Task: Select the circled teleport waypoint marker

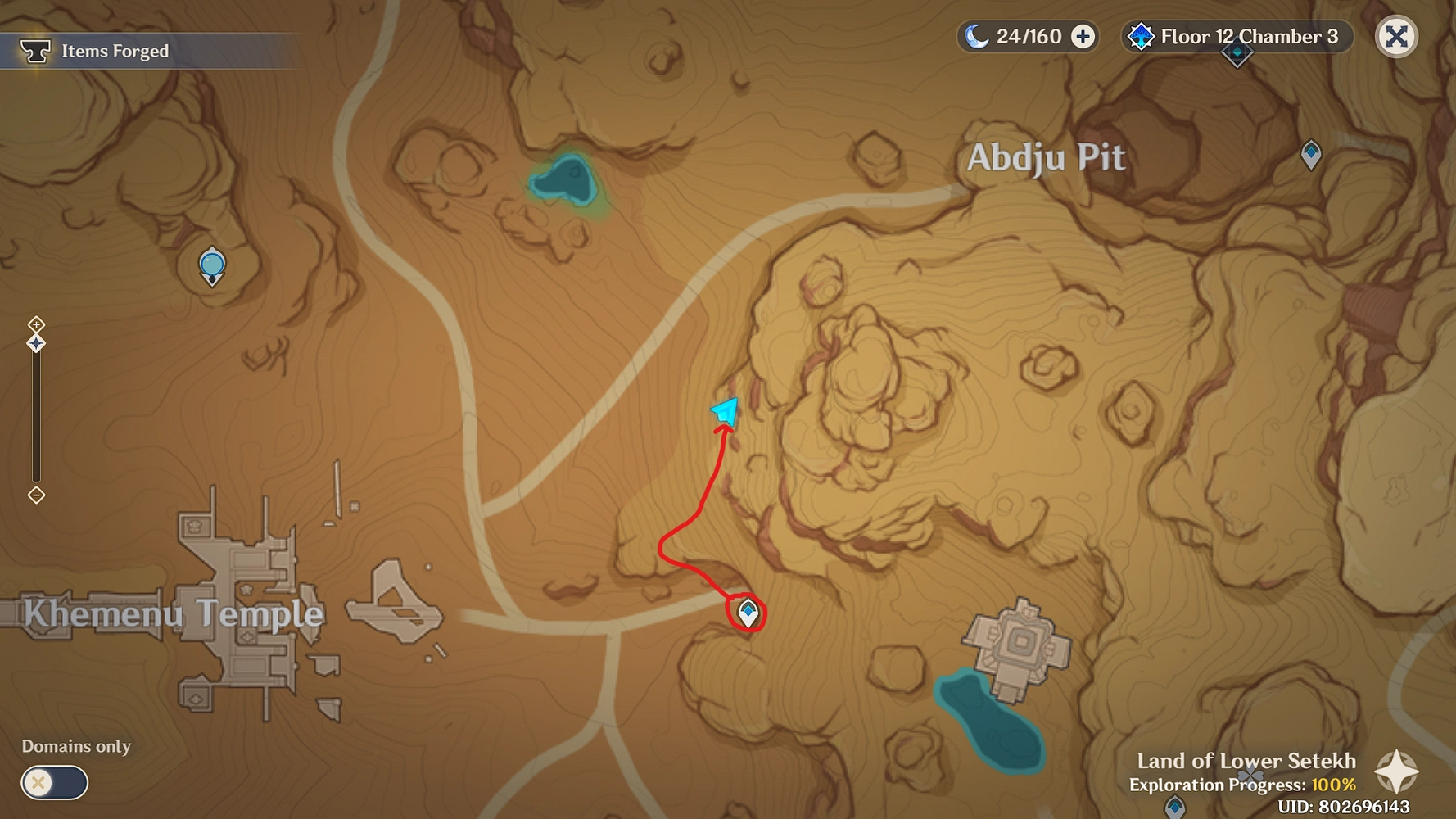Action: (x=748, y=613)
